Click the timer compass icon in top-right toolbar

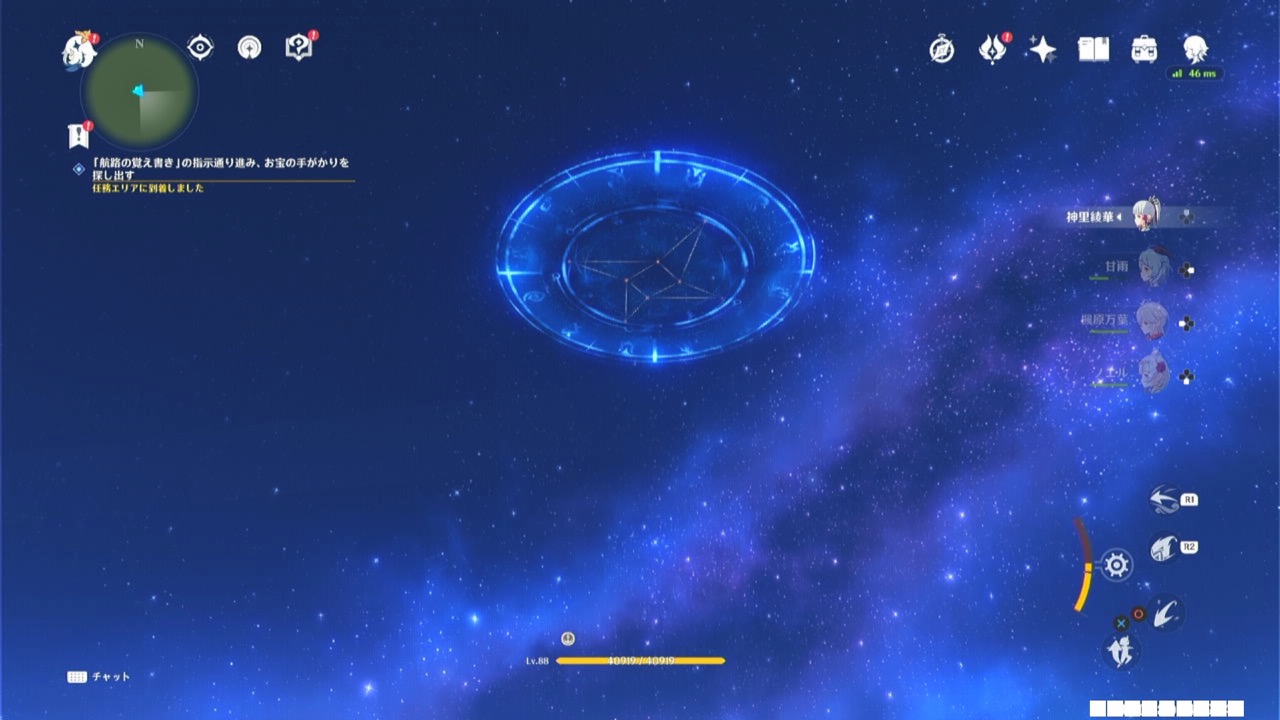point(940,49)
